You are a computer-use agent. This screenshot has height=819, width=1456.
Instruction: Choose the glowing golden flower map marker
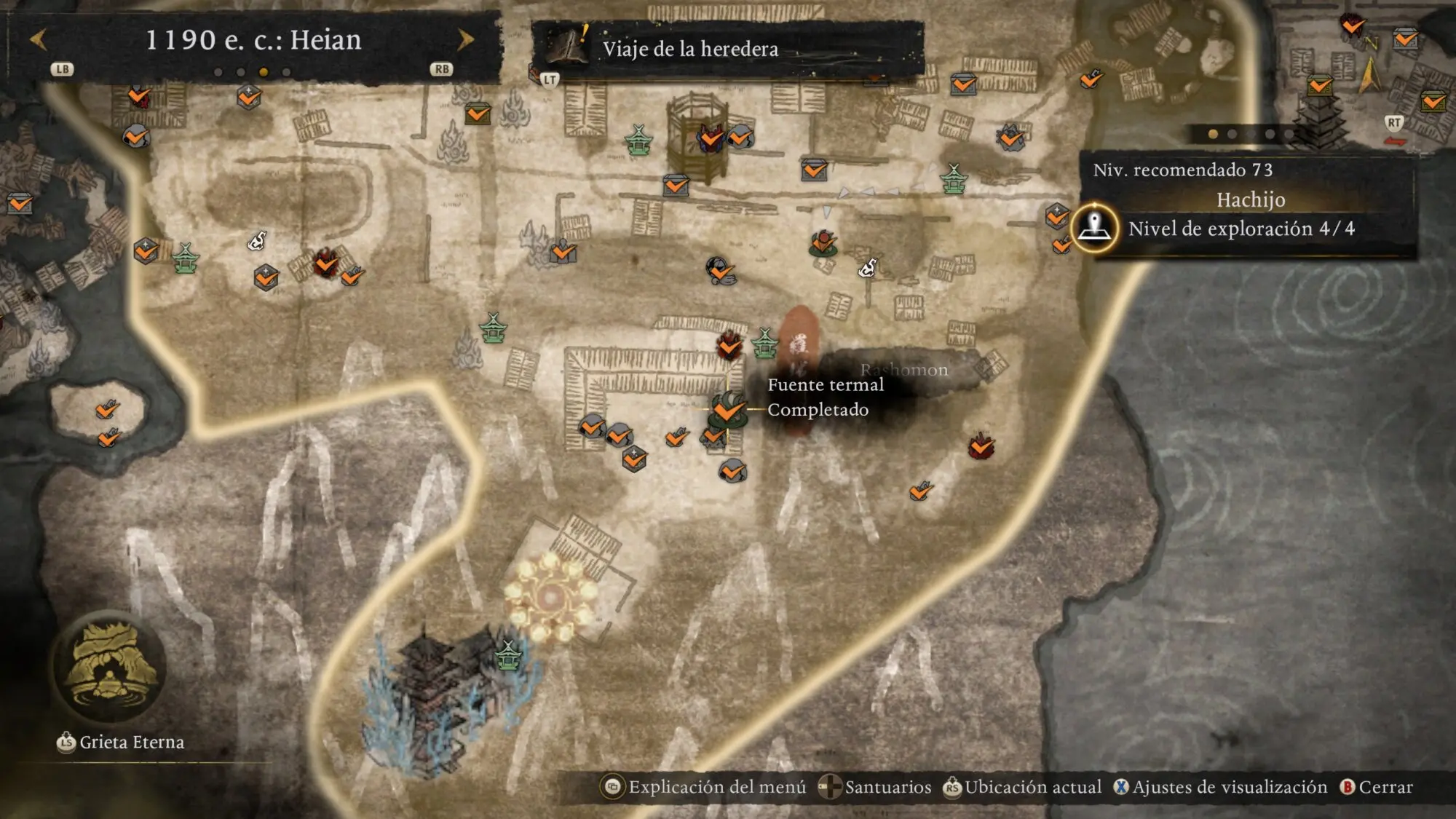click(550, 597)
